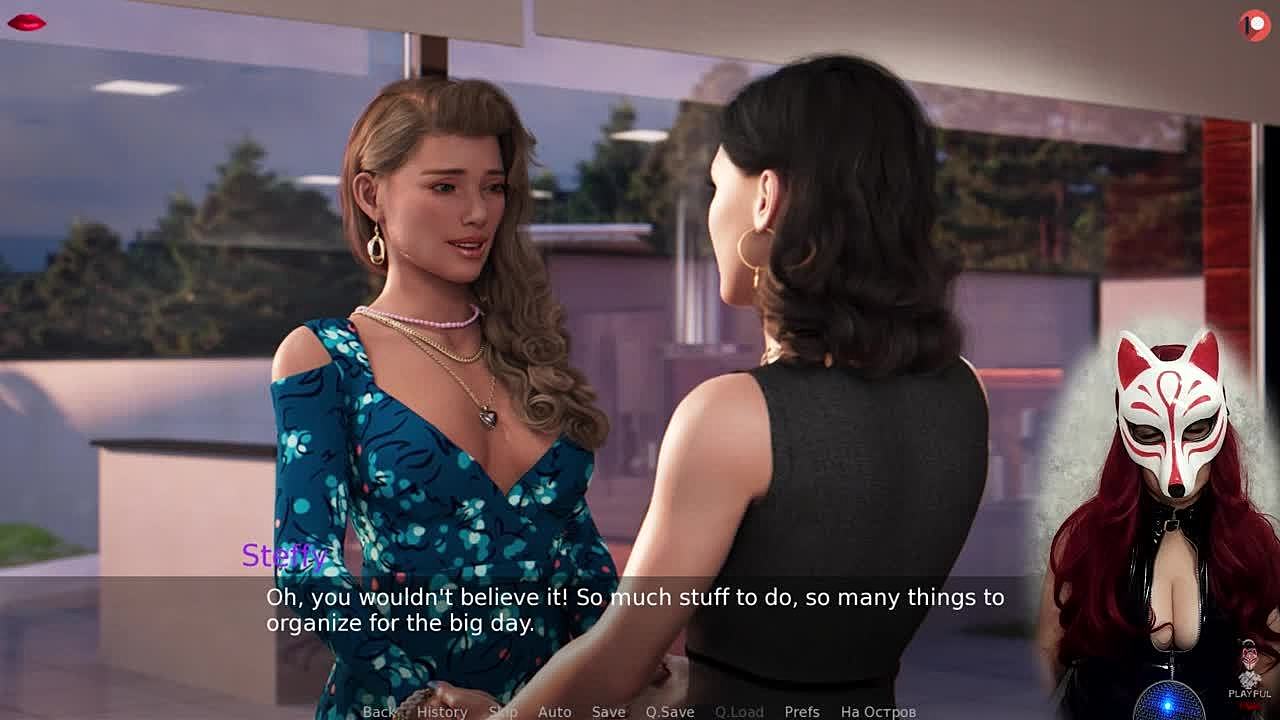Click the red lips icon
Image resolution: width=1280 pixels, height=720 pixels.
point(26,22)
